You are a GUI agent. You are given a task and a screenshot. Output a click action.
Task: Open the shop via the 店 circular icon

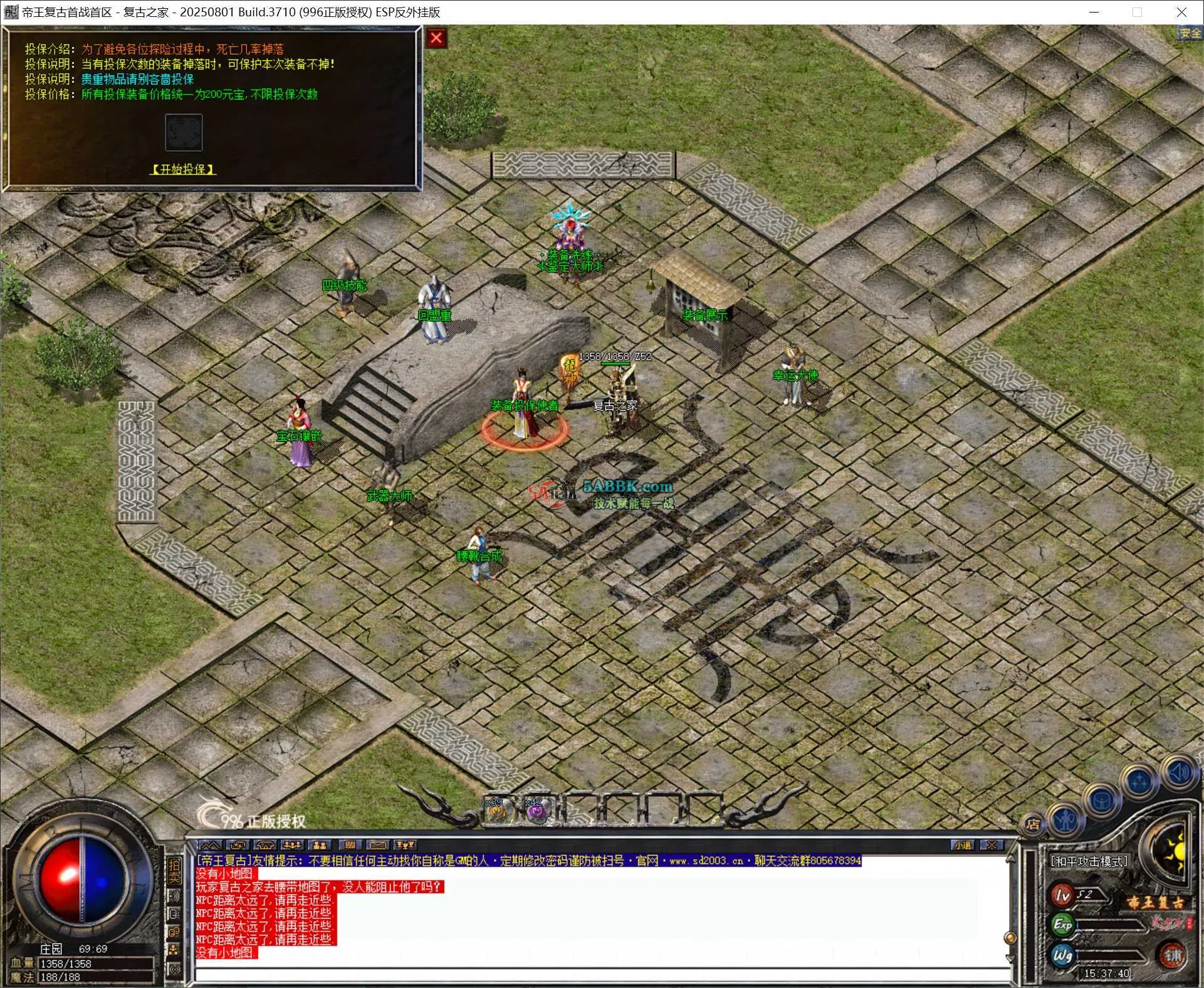coord(1034,825)
